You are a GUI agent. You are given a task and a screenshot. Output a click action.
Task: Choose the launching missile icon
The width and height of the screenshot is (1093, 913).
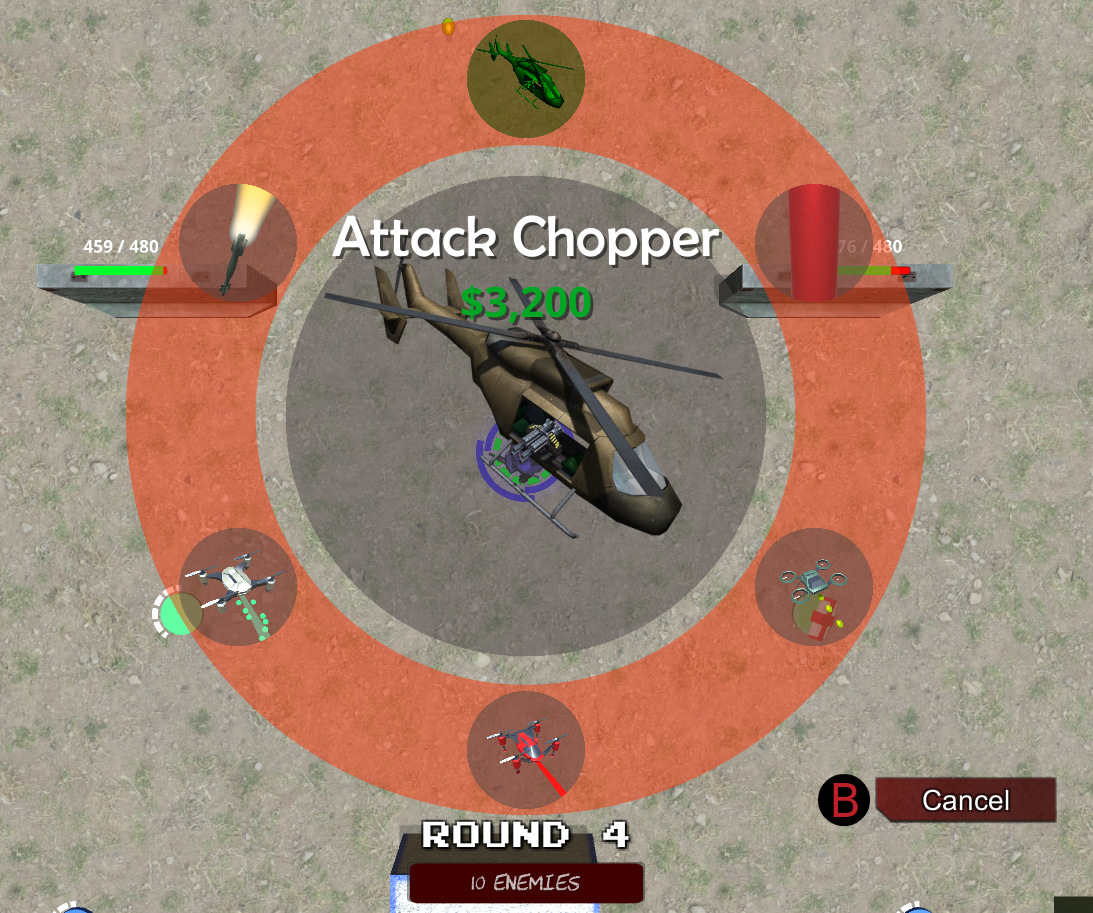click(x=237, y=243)
